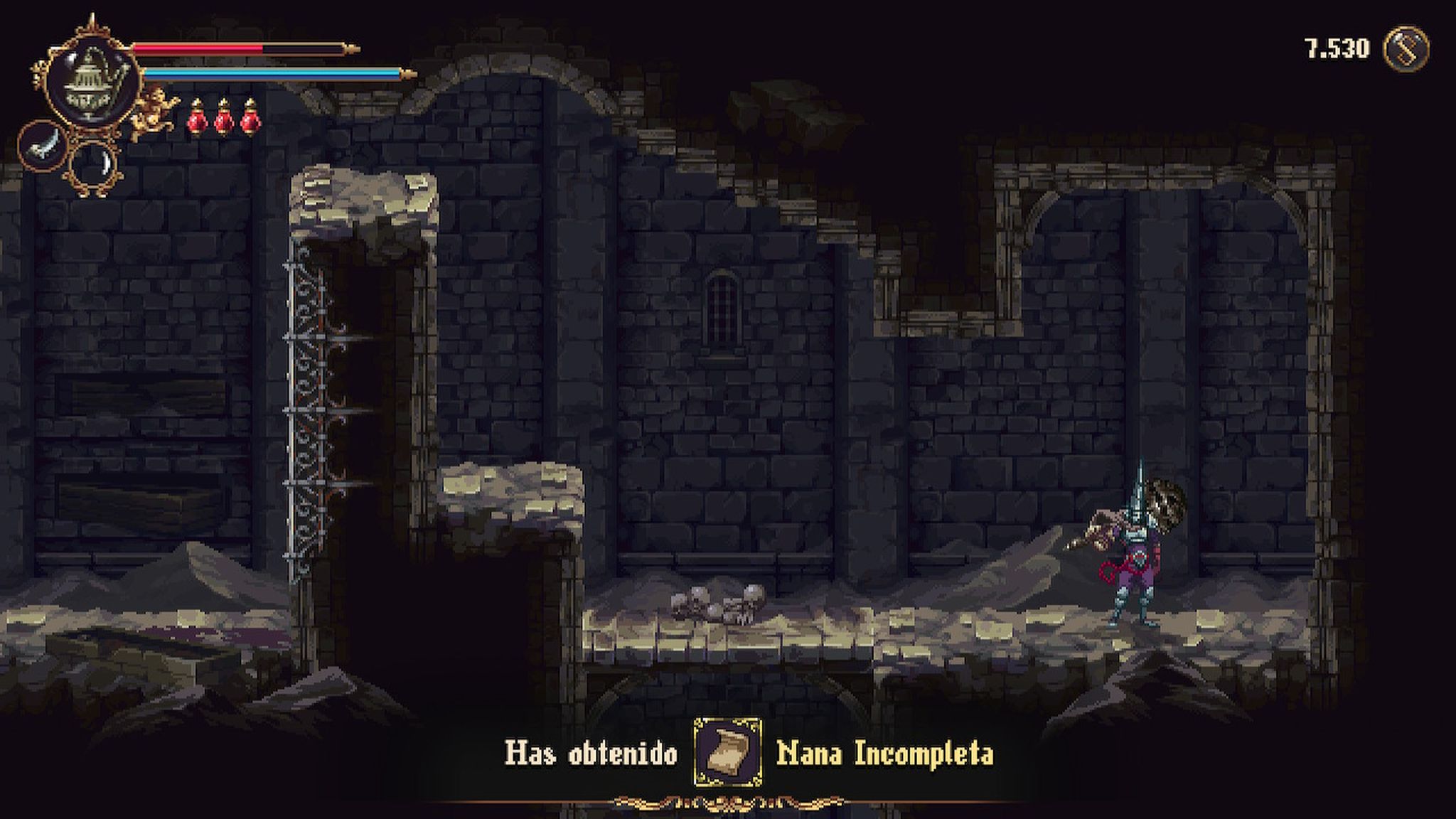Select the first red Bile Flask

(x=198, y=117)
